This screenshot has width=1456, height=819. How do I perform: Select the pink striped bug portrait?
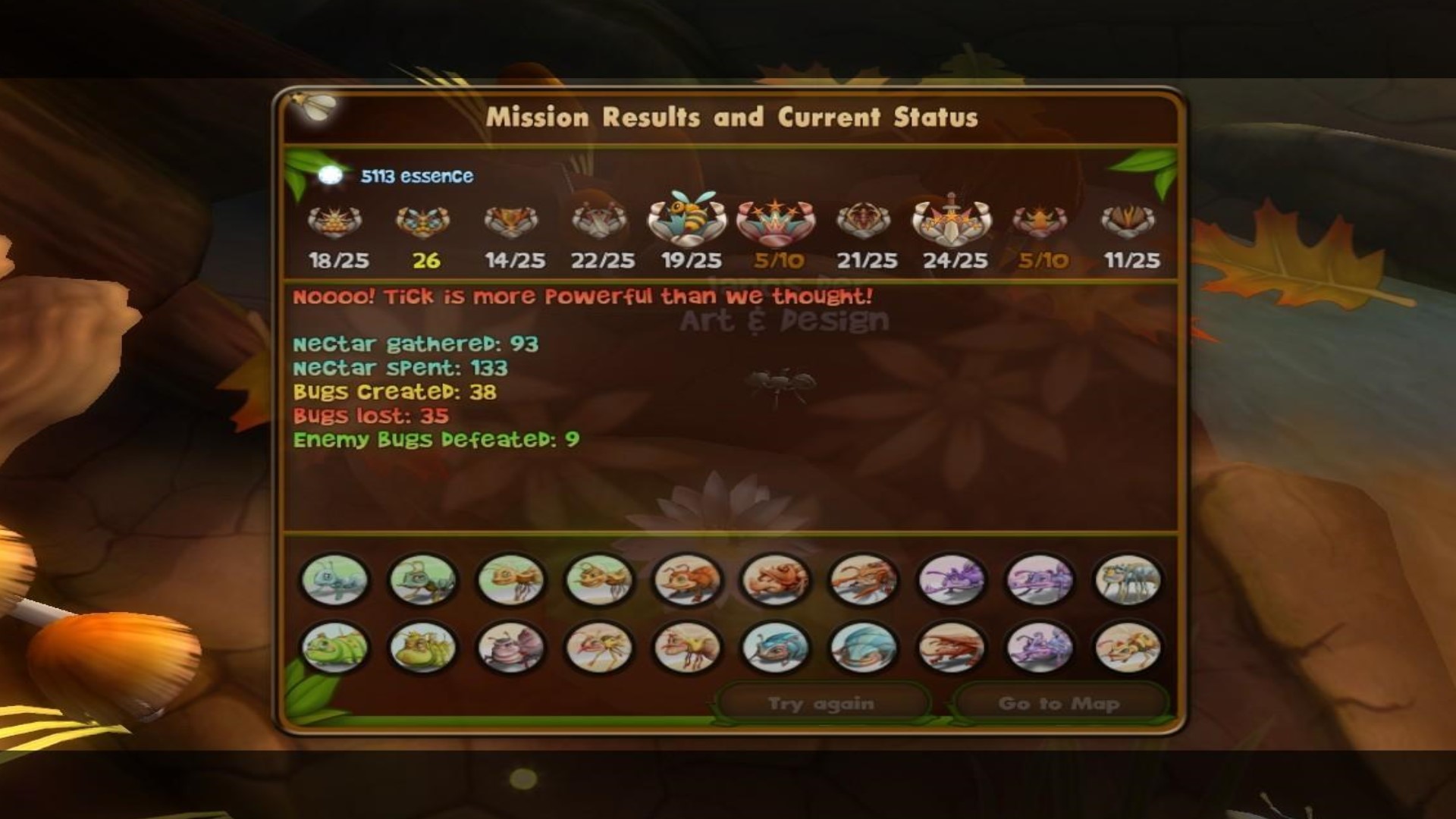(x=511, y=648)
